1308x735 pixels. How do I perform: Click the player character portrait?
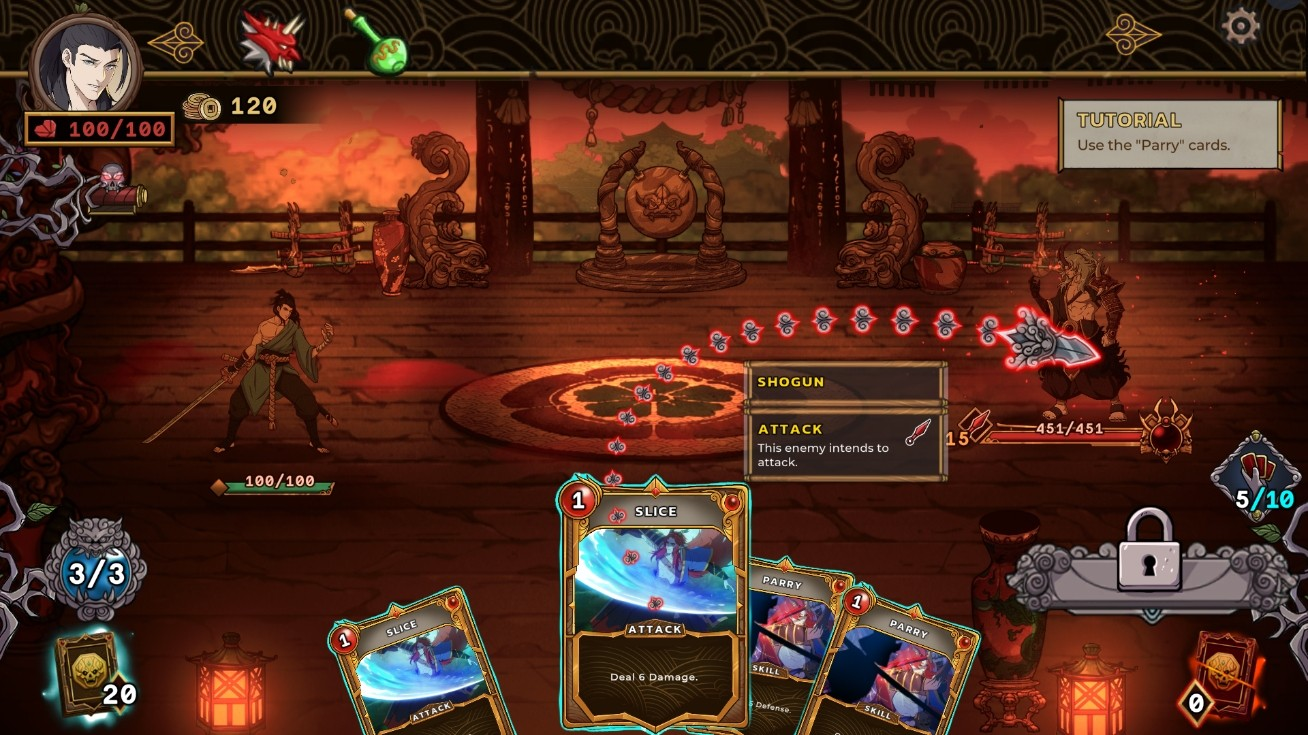coord(85,65)
